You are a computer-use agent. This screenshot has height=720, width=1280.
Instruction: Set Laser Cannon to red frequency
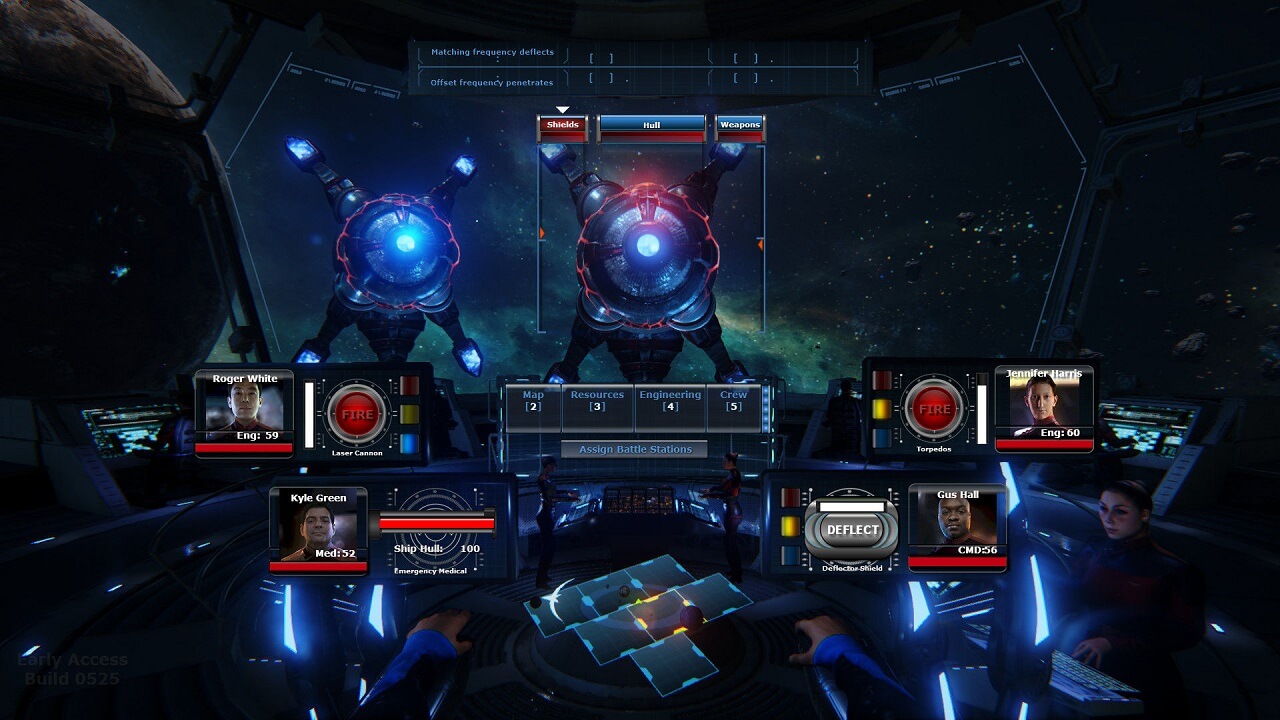tap(409, 386)
